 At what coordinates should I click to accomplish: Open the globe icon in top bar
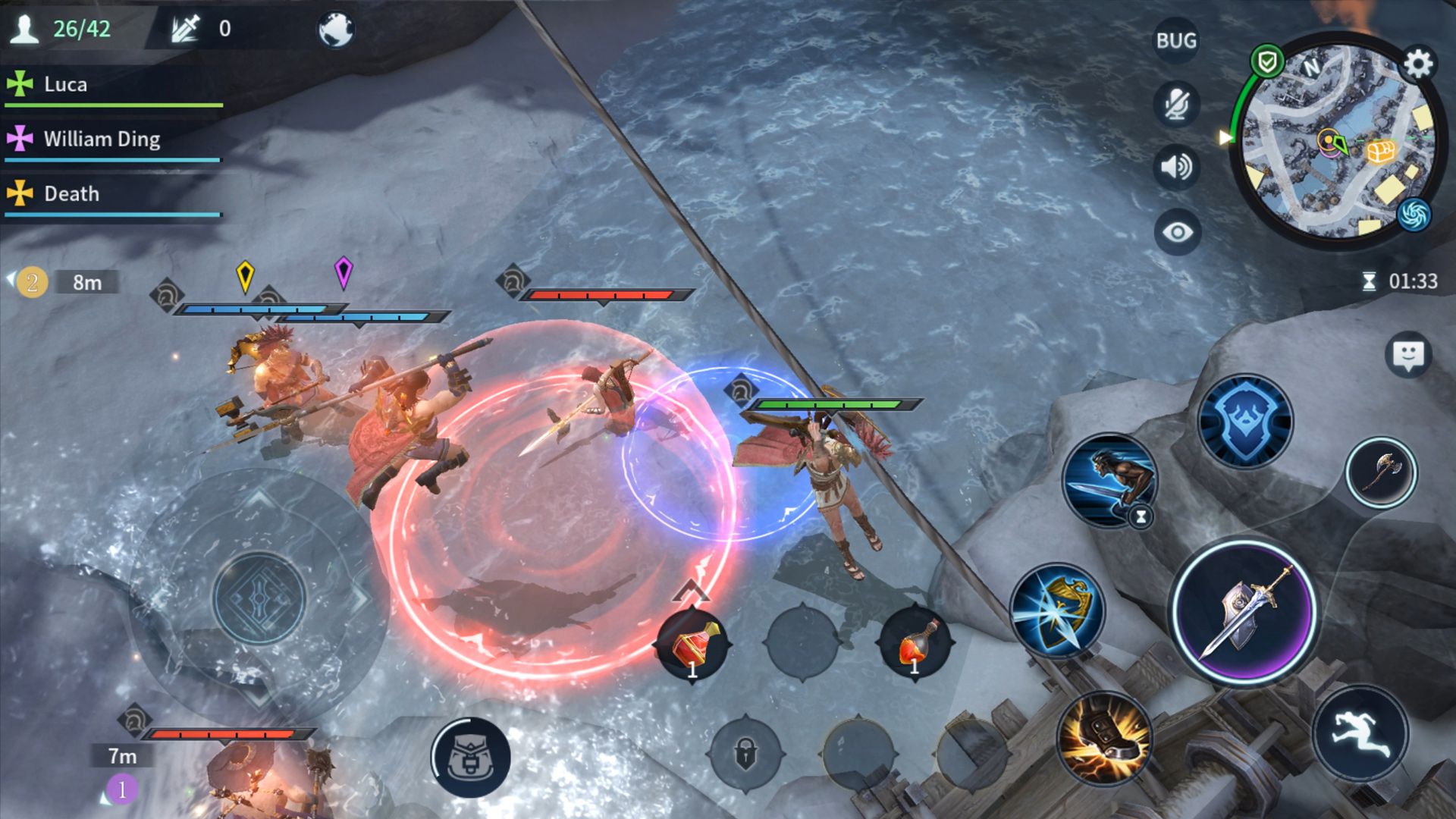[336, 30]
